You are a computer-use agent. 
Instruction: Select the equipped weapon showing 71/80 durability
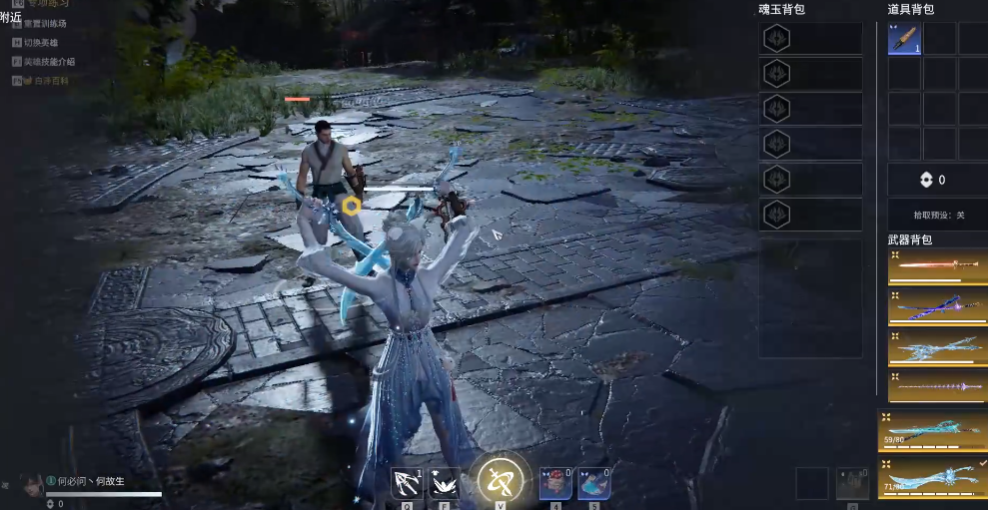932,476
